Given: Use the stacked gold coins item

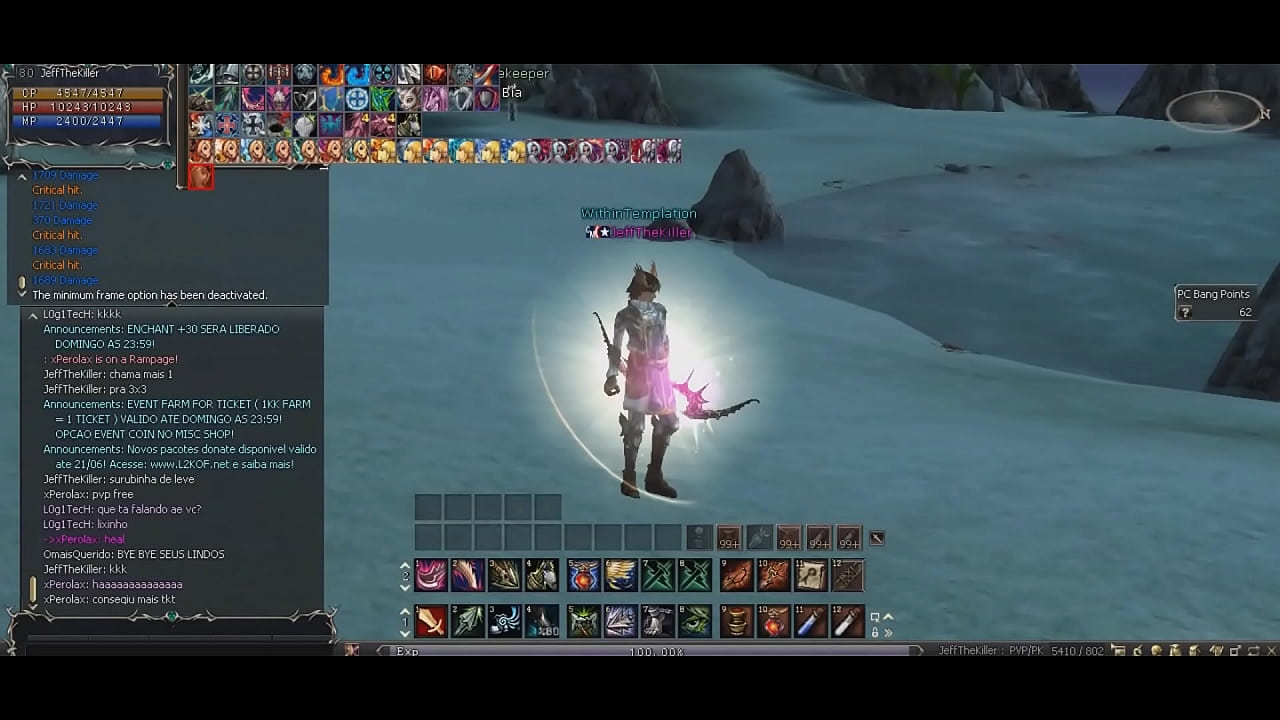Looking at the screenshot, I should 735,621.
